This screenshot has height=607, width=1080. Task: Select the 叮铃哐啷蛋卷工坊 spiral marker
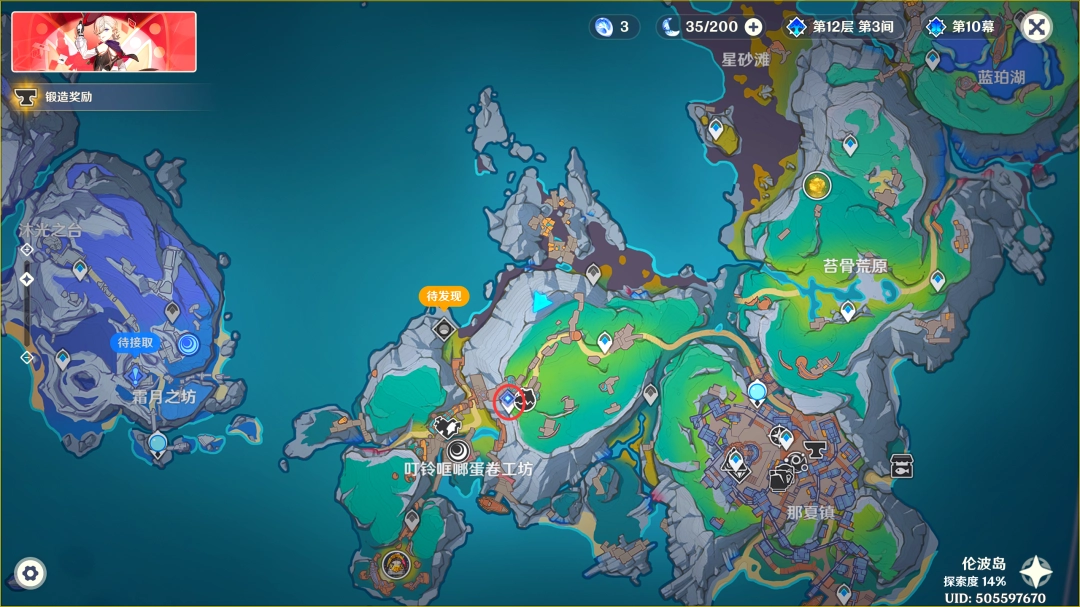(x=458, y=450)
